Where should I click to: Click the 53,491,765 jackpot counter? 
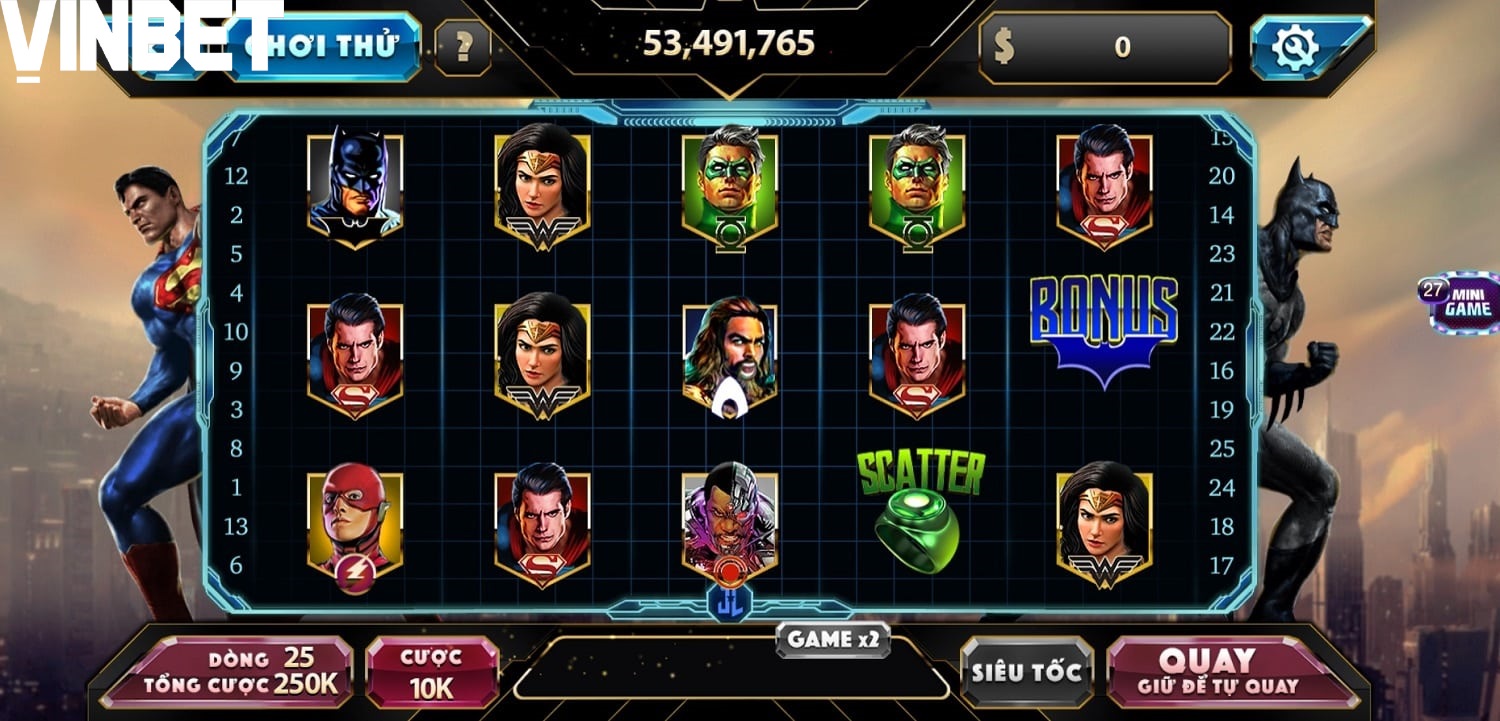coord(731,44)
